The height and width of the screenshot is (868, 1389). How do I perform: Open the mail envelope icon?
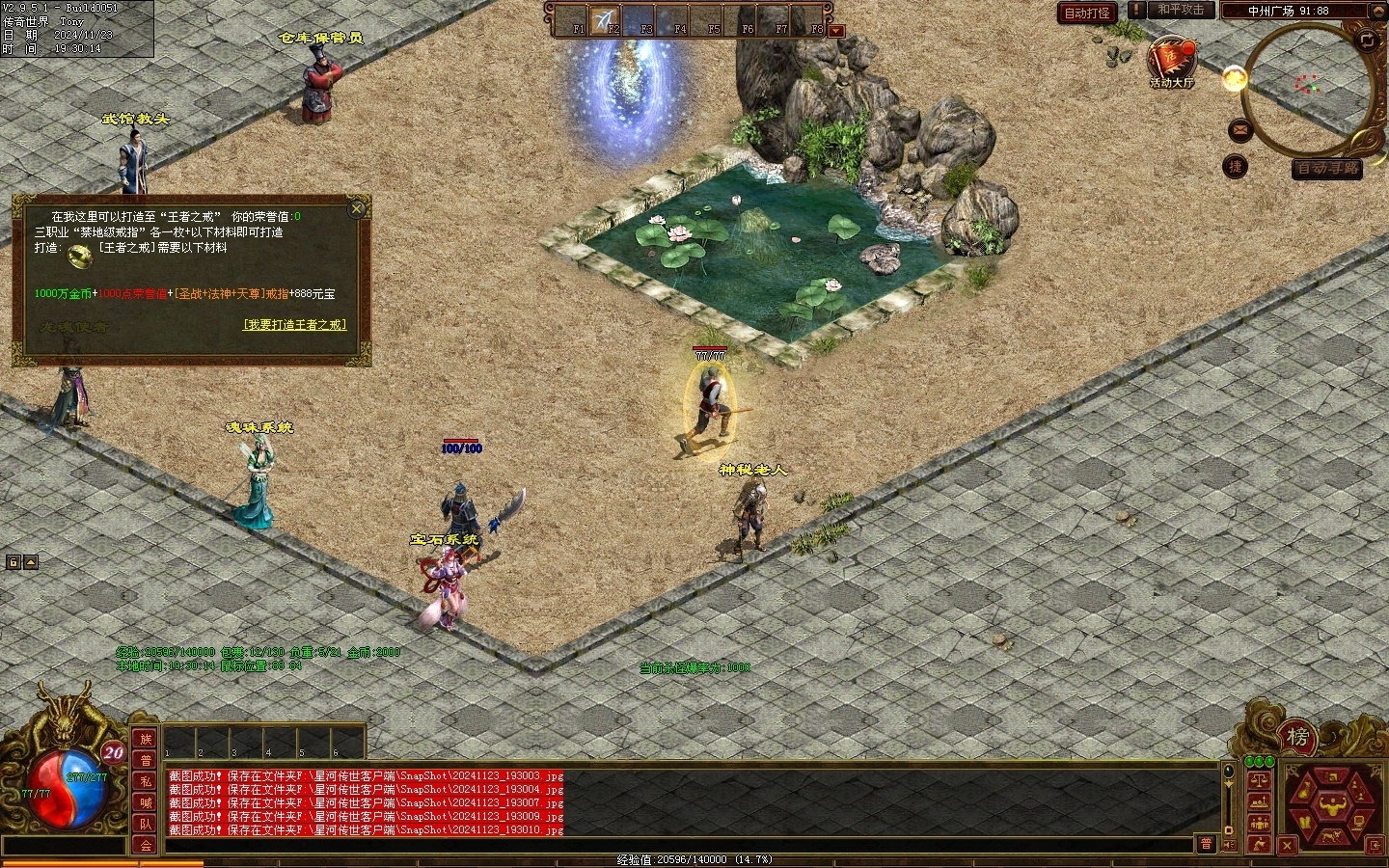[1240, 129]
